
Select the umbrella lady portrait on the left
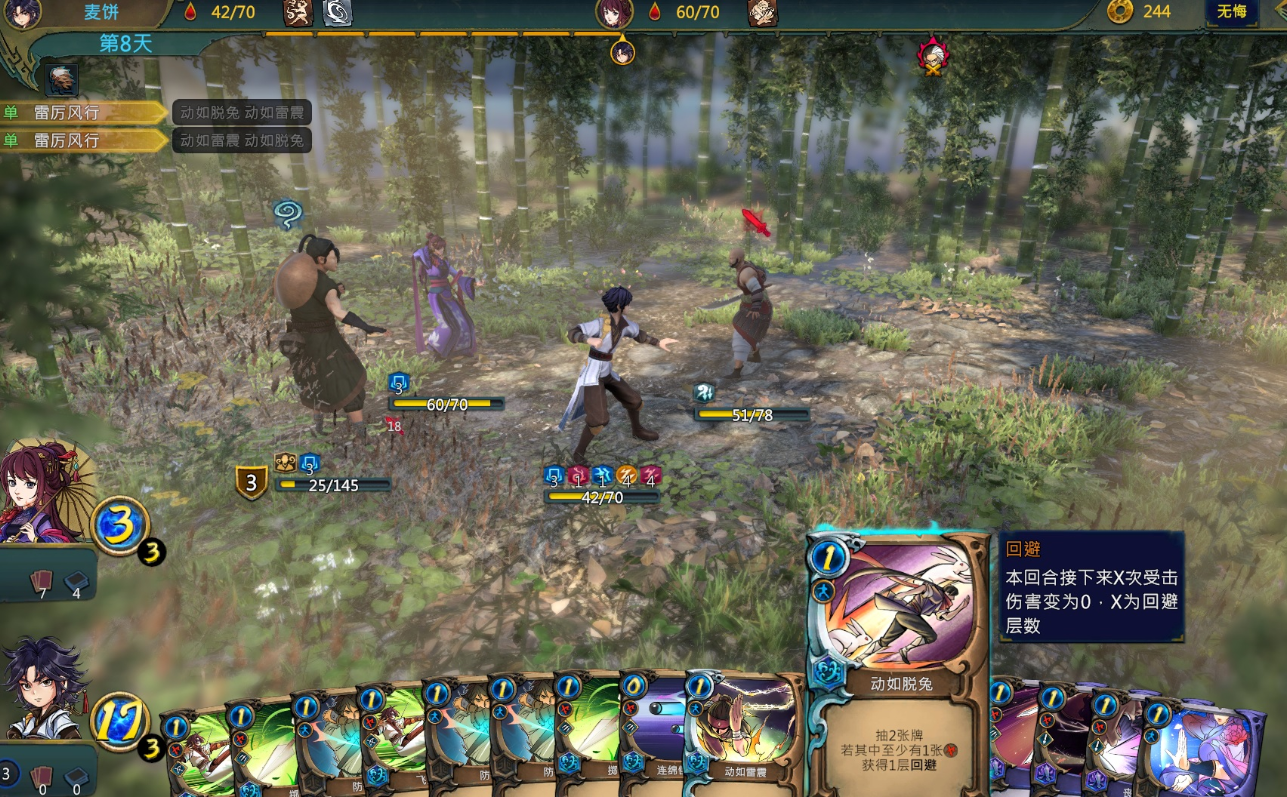[45, 492]
